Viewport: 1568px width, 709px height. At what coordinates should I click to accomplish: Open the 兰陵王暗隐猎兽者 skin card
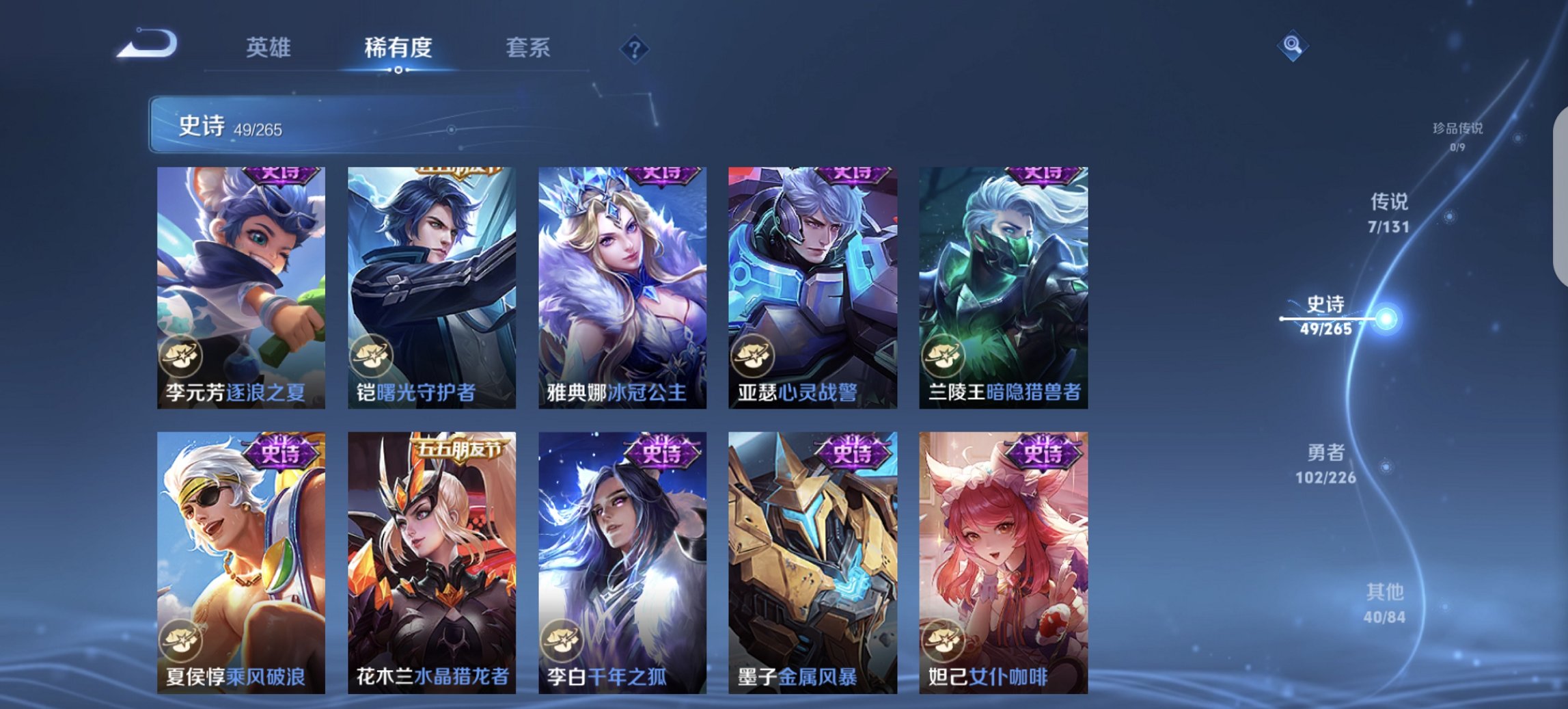pos(1003,285)
